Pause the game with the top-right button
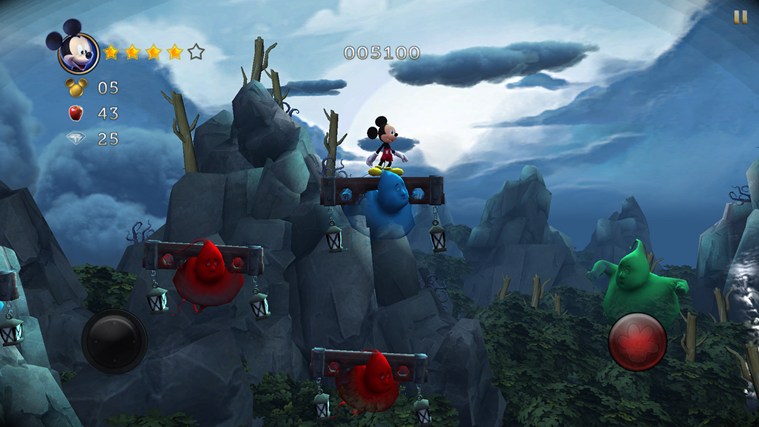This screenshot has width=759, height=427. coord(740,16)
